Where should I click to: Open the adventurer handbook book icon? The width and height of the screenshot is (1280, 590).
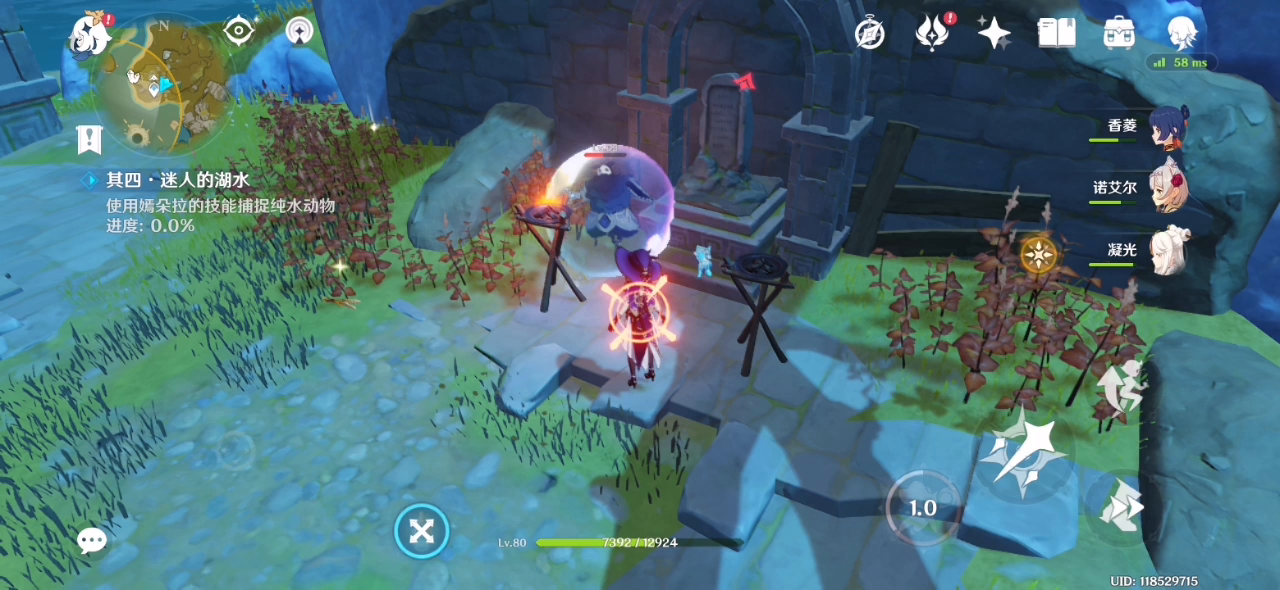(1056, 34)
